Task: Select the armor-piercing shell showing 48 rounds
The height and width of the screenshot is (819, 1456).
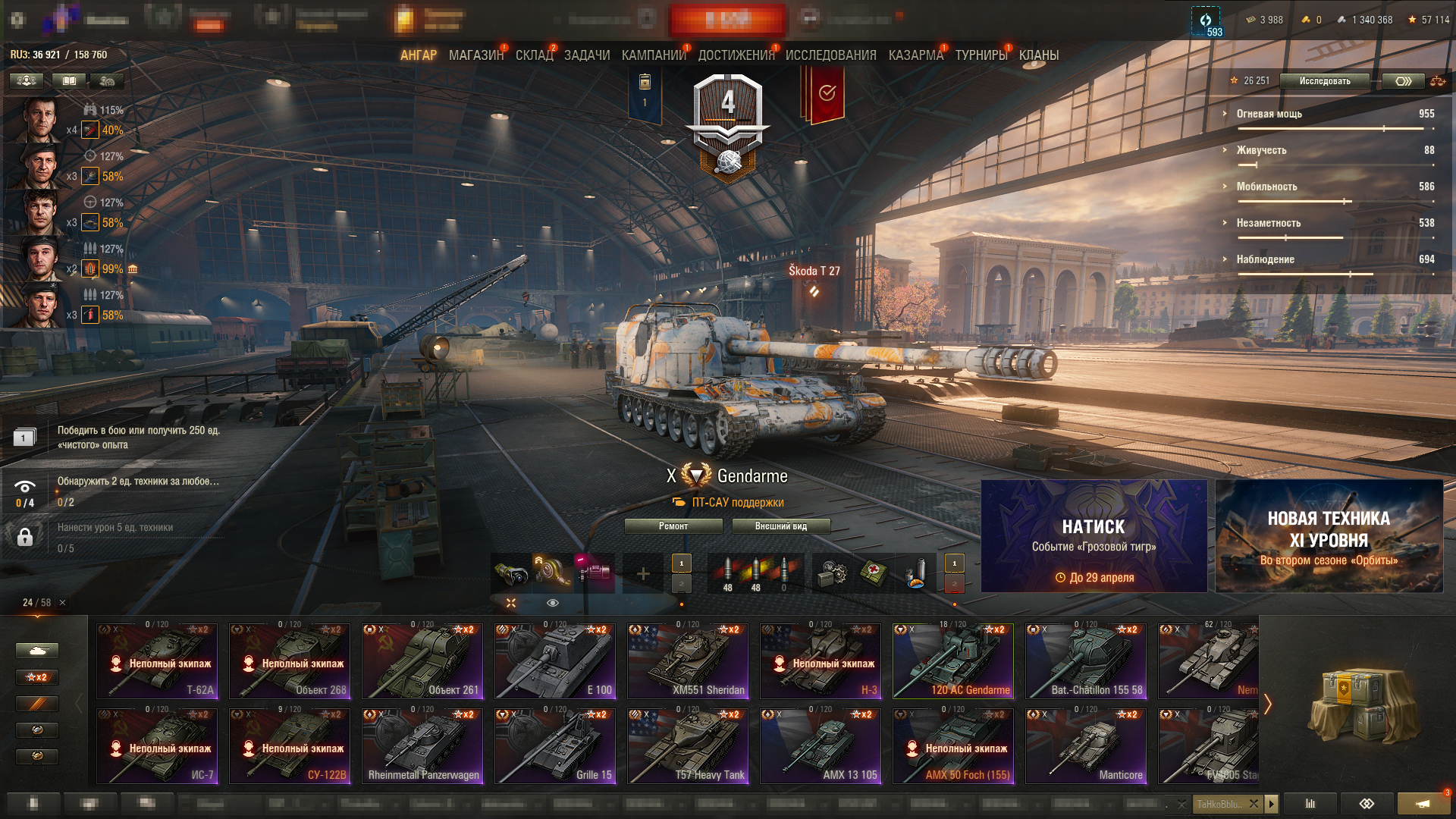Action: point(726,569)
